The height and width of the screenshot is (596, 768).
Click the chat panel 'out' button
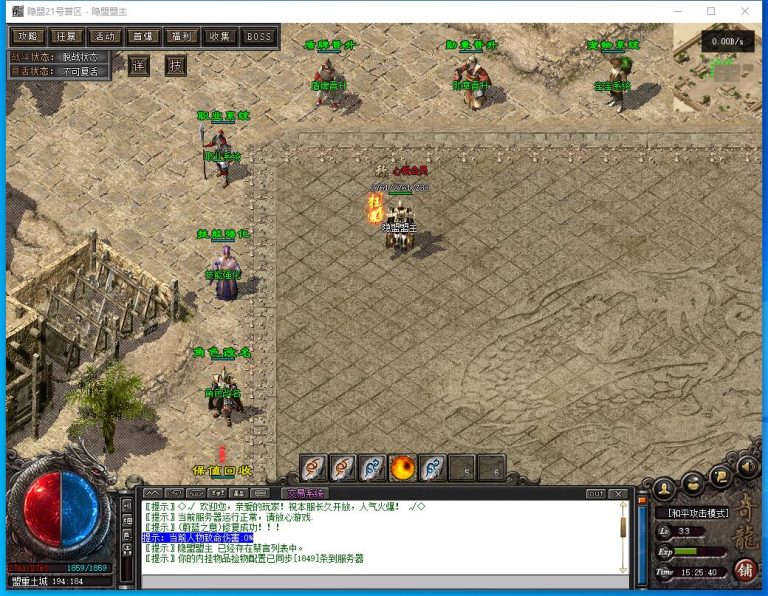(x=596, y=493)
